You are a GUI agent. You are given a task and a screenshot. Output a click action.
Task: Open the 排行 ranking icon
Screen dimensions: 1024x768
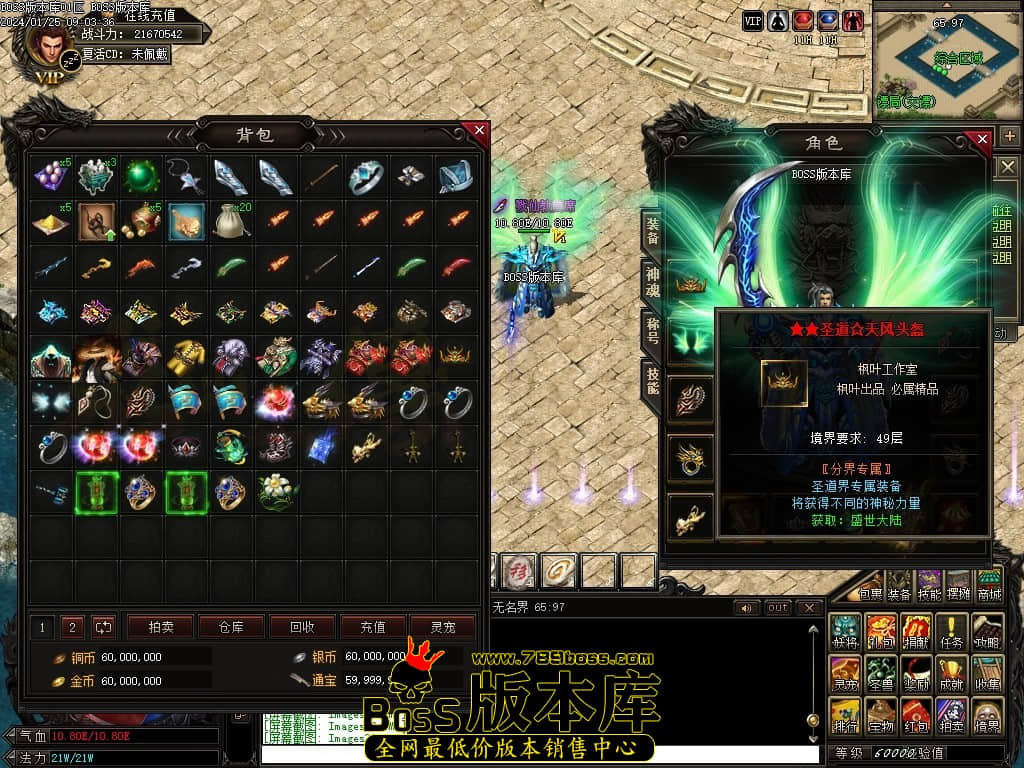click(x=845, y=716)
